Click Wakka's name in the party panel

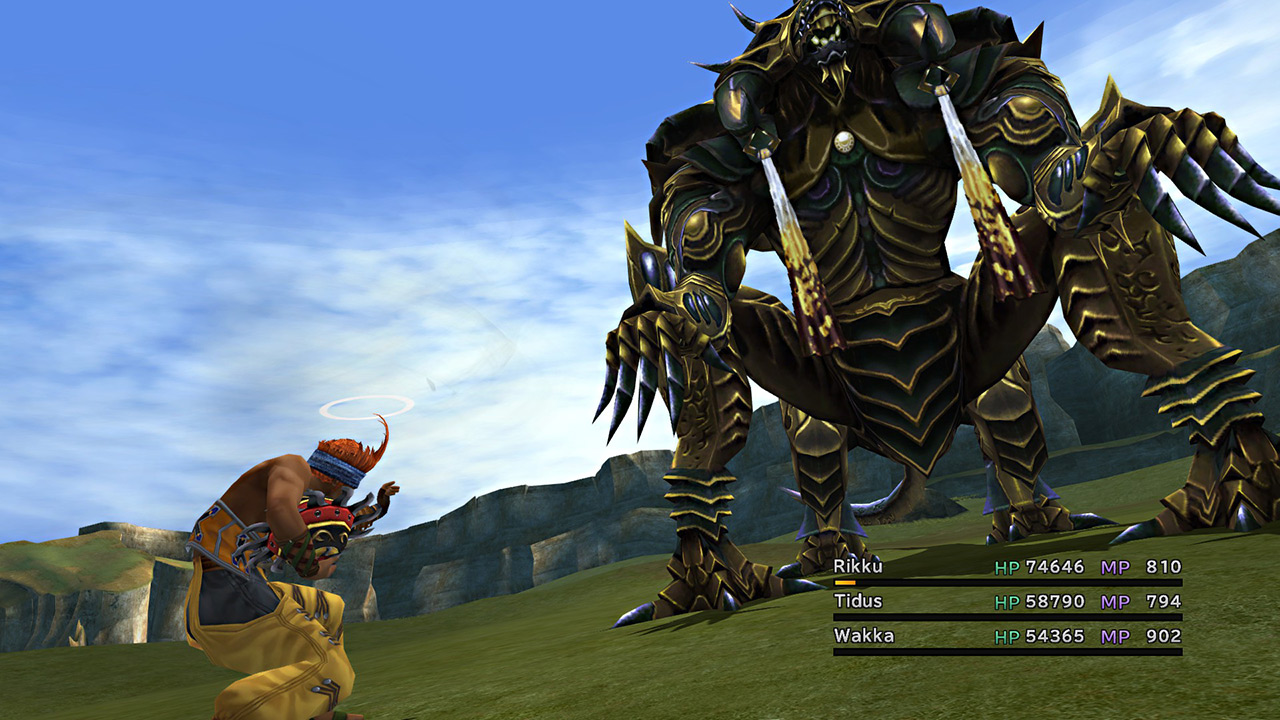[x=864, y=635]
